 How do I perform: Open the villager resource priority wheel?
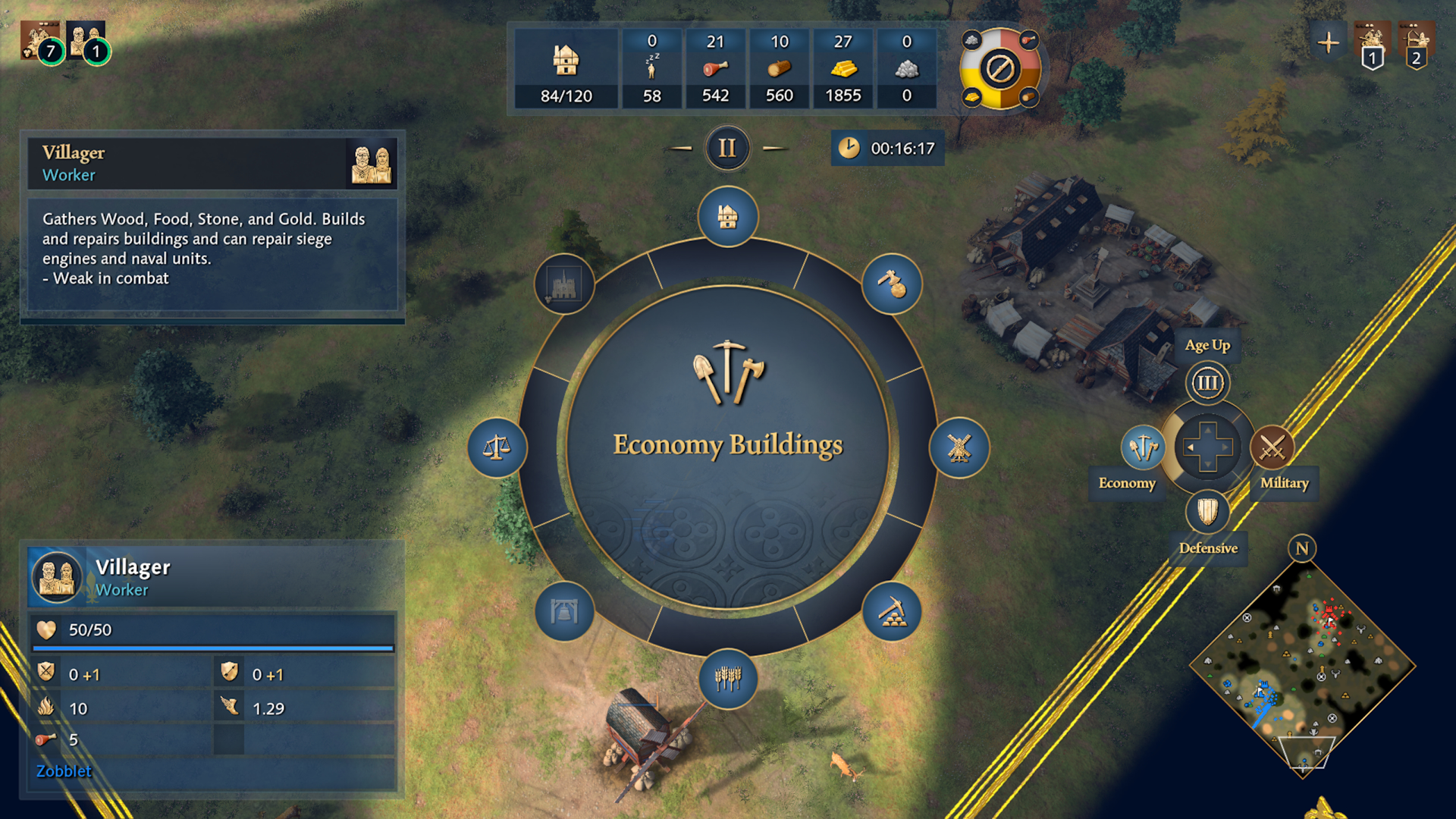tap(1000, 69)
